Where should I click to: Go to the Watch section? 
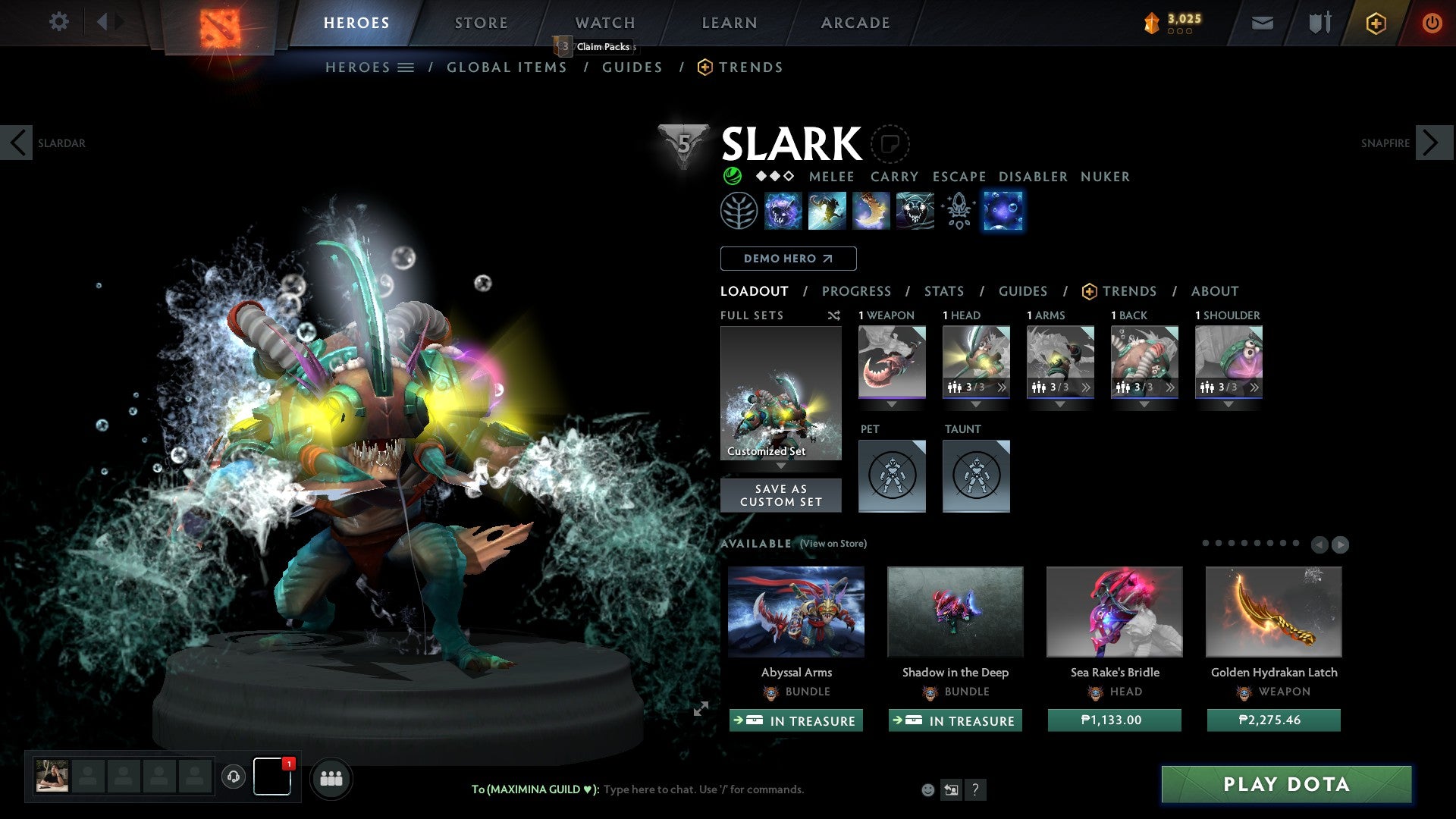click(604, 23)
